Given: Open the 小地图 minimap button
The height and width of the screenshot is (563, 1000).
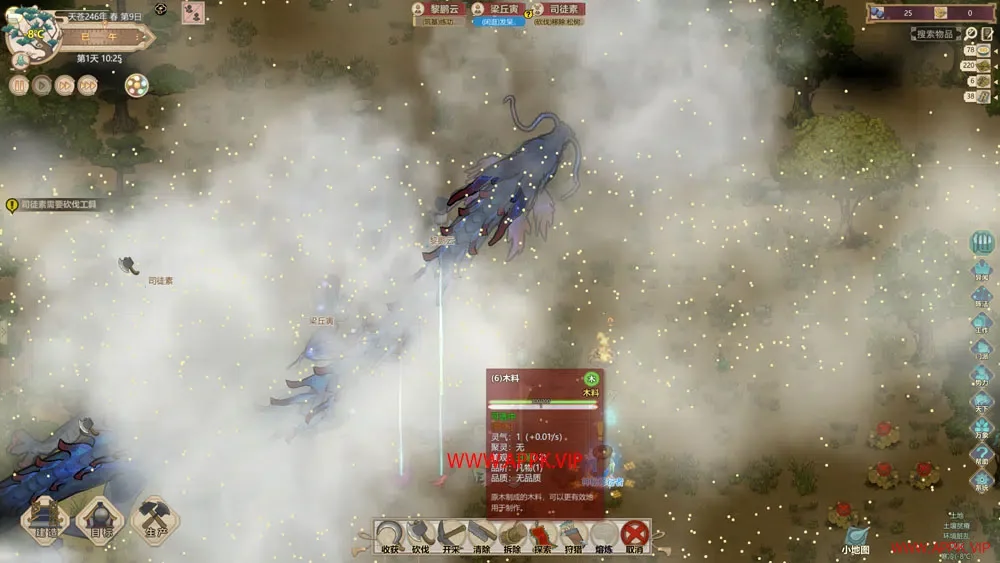Looking at the screenshot, I should click(855, 540).
